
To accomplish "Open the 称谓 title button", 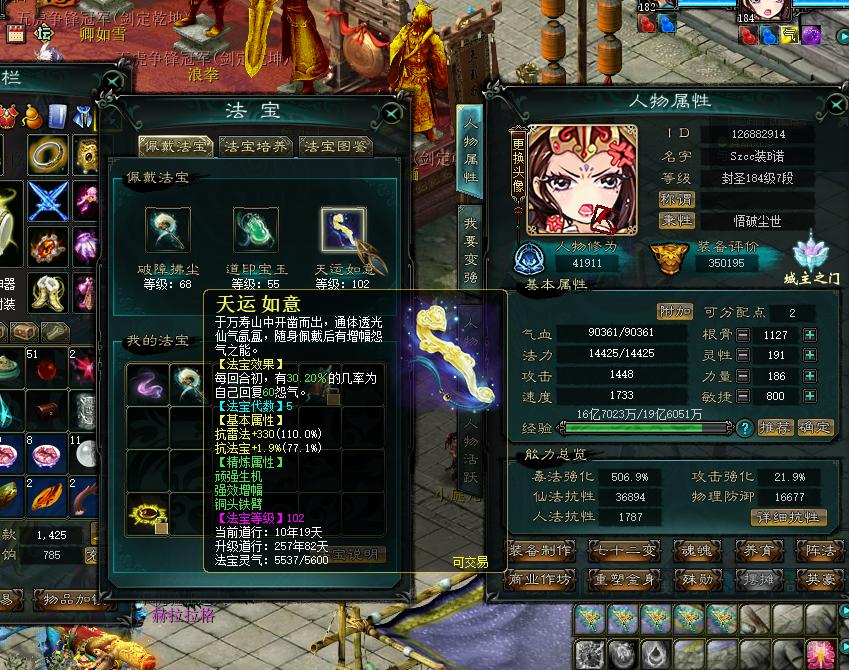I will [x=677, y=199].
